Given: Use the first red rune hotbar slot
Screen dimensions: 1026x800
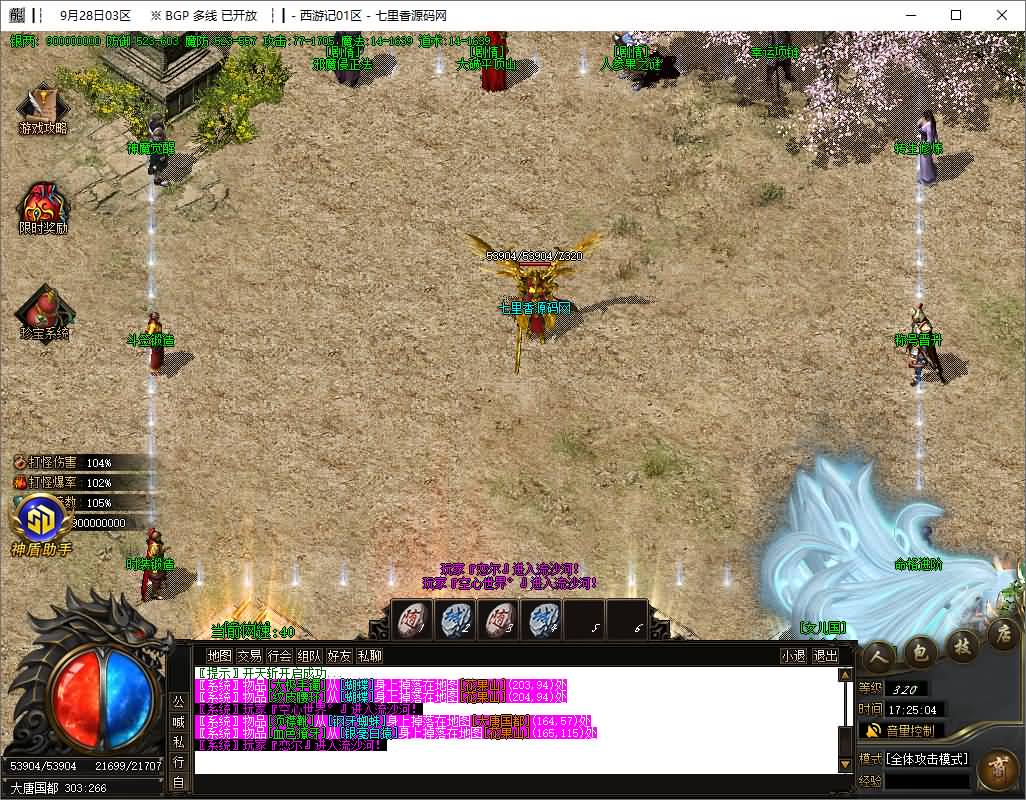Looking at the screenshot, I should pyautogui.click(x=411, y=621).
